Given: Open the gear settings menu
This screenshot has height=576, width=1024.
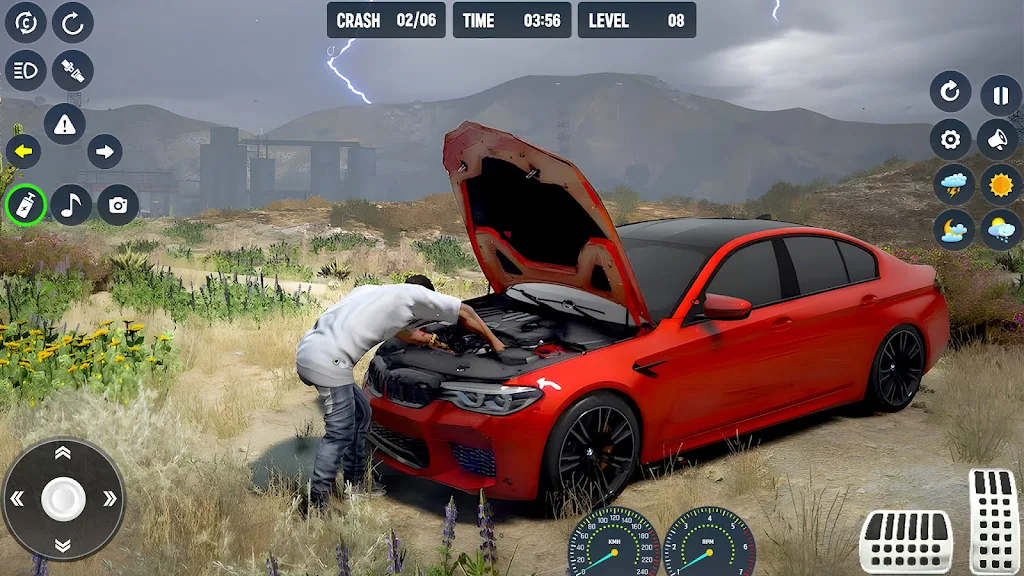Looking at the screenshot, I should [951, 139].
